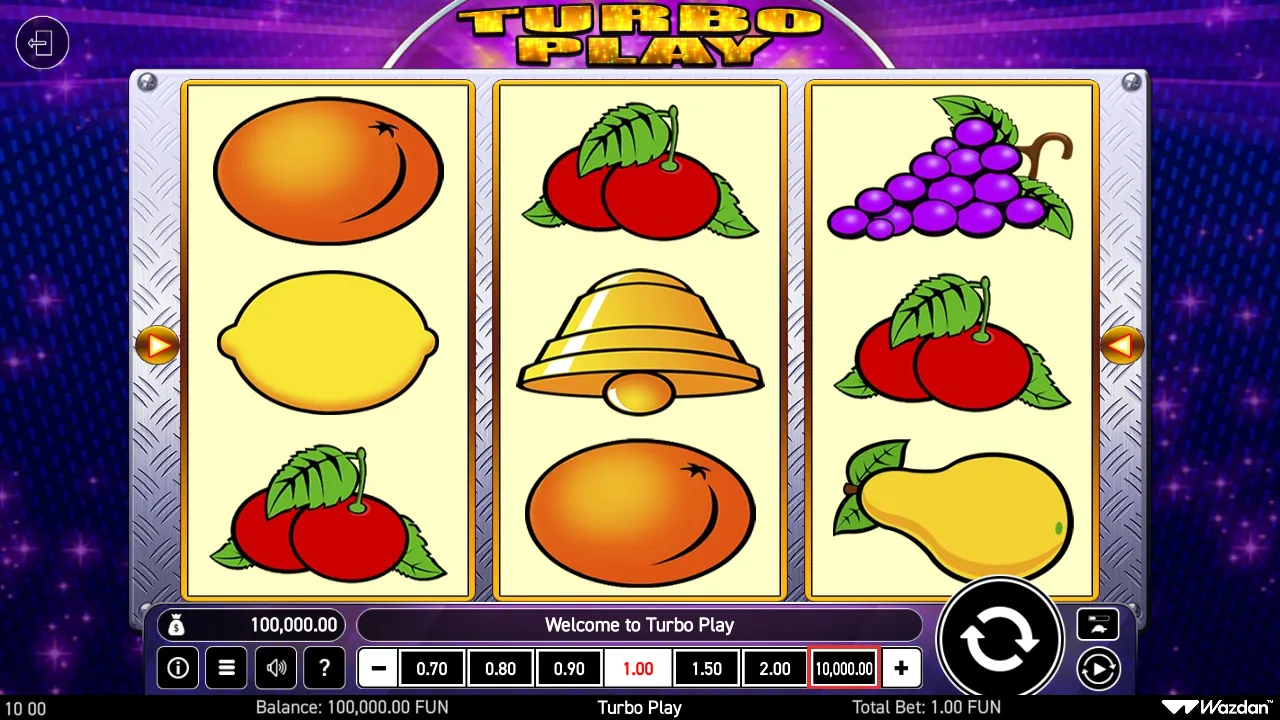Open the game information panel
Screen dimensions: 1280x720
[178, 668]
